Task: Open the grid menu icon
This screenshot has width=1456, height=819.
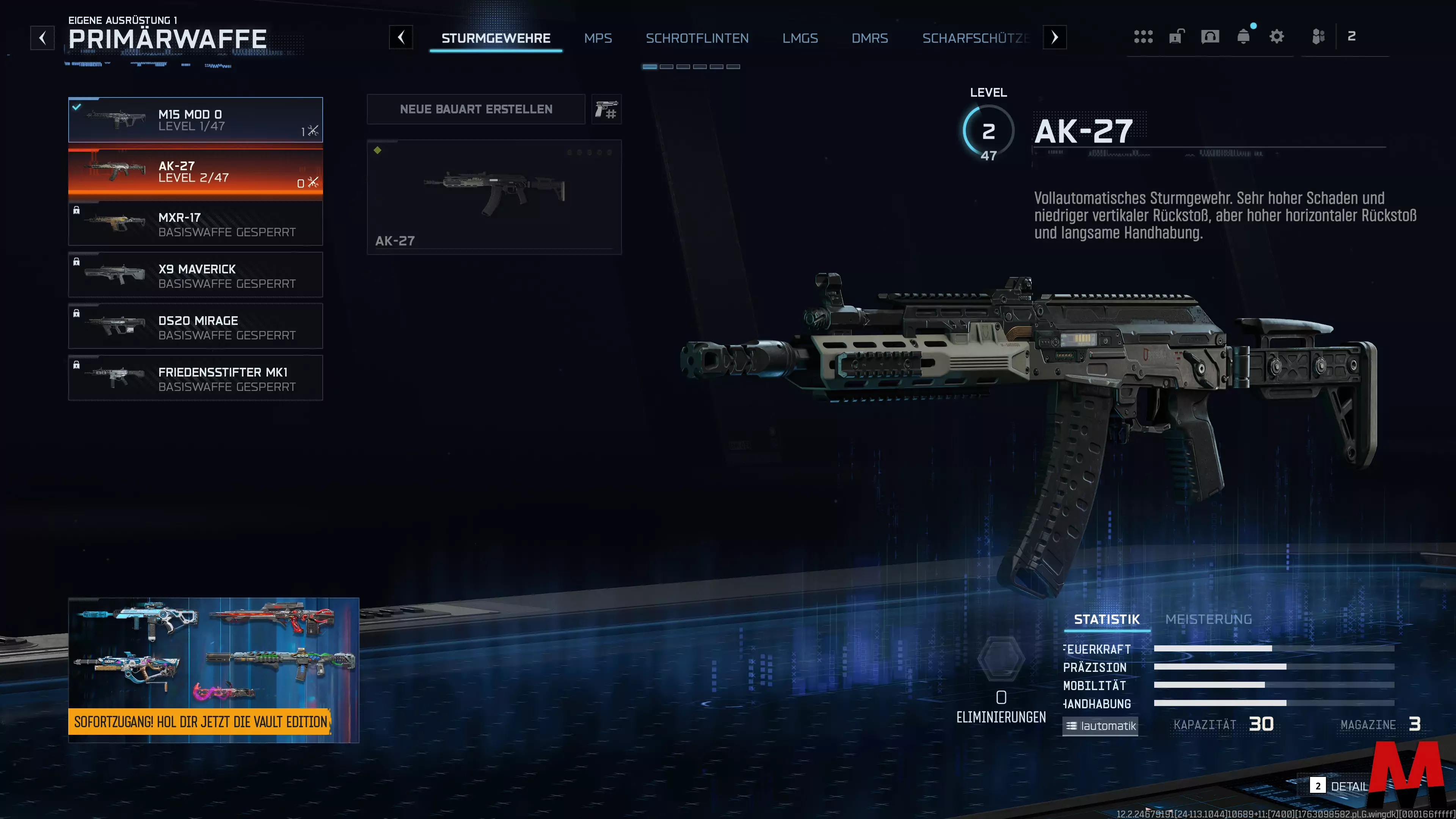Action: coord(1143,37)
